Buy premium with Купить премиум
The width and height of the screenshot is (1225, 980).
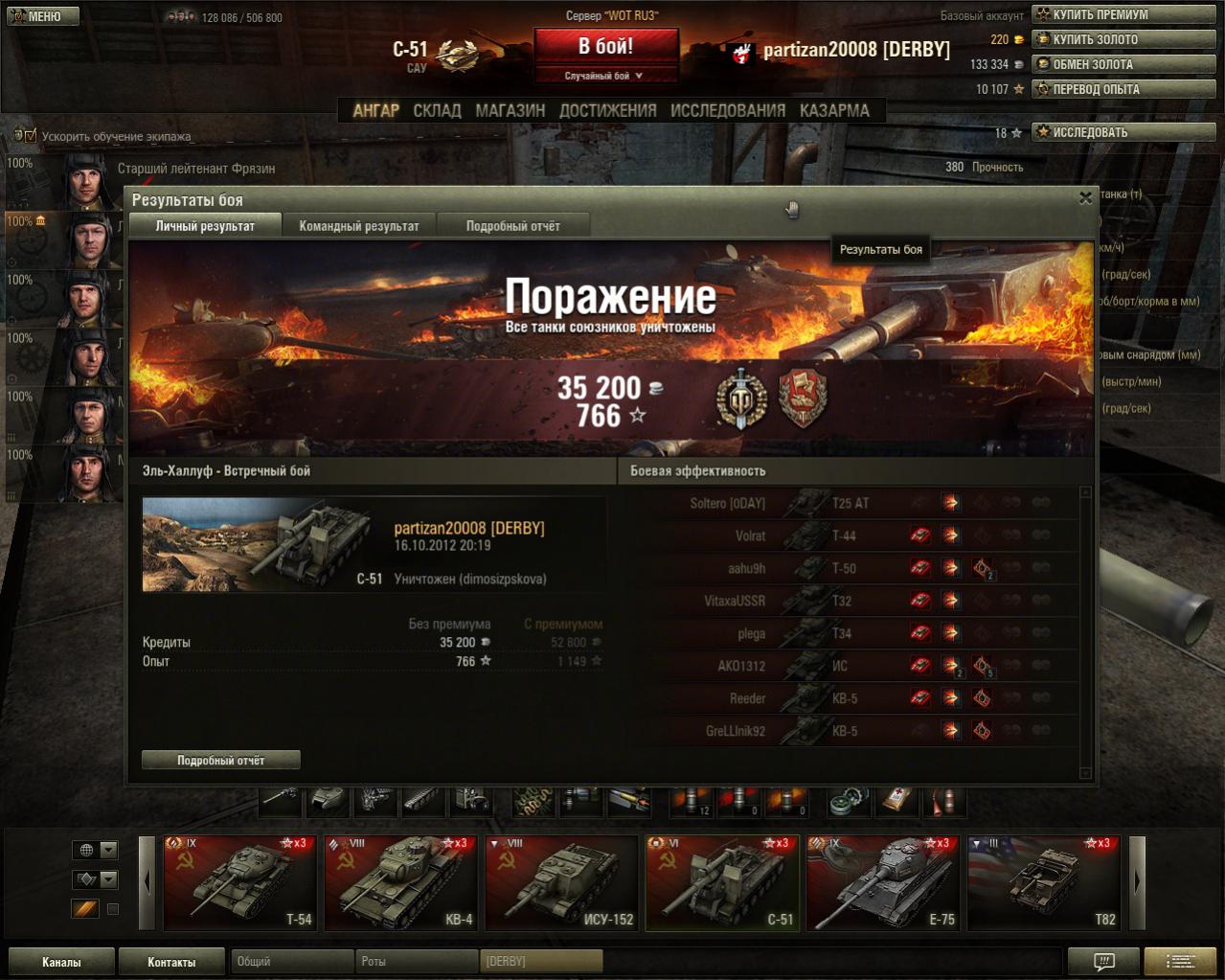tap(1123, 14)
